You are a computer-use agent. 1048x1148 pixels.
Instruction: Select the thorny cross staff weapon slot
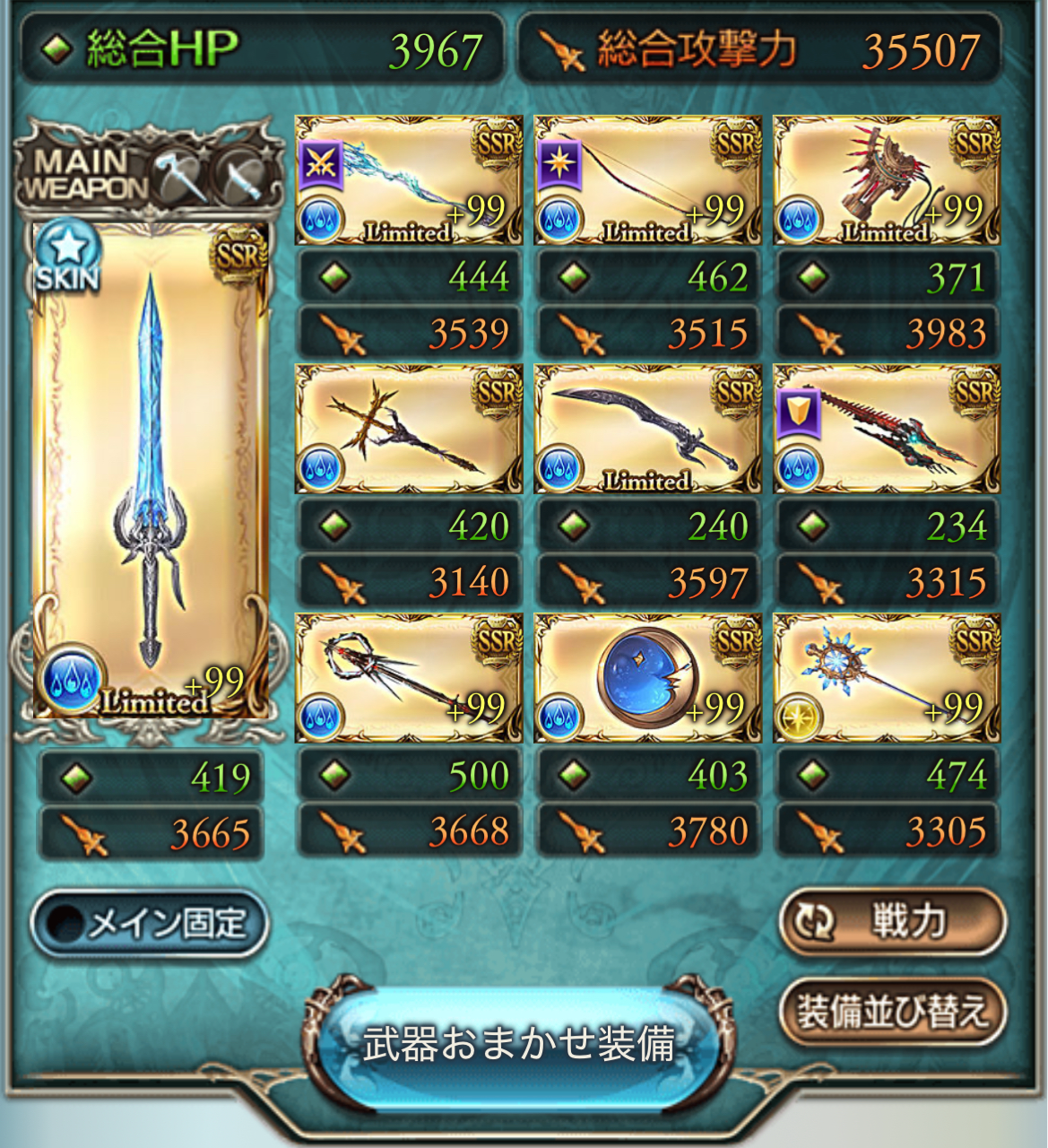[409, 429]
